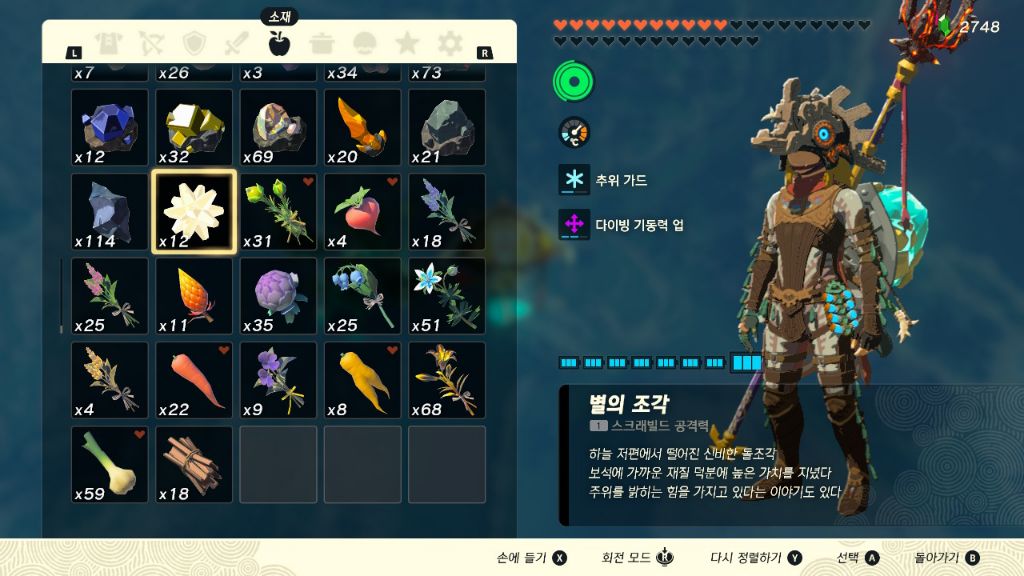This screenshot has height=576, width=1024.
Task: Select the star fragment slot with x12
Action: click(x=194, y=212)
